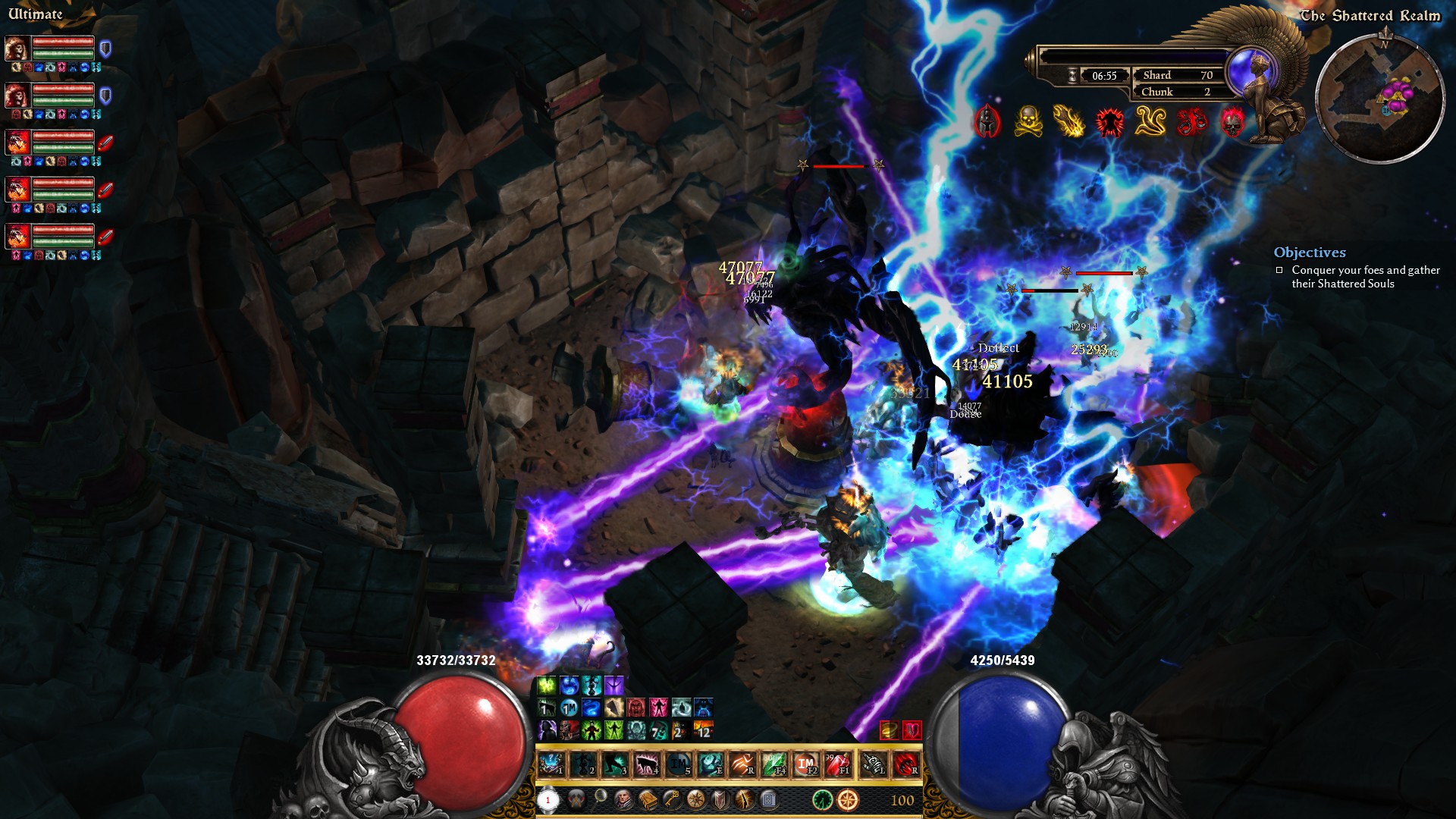Open the character portrait button

[623, 799]
